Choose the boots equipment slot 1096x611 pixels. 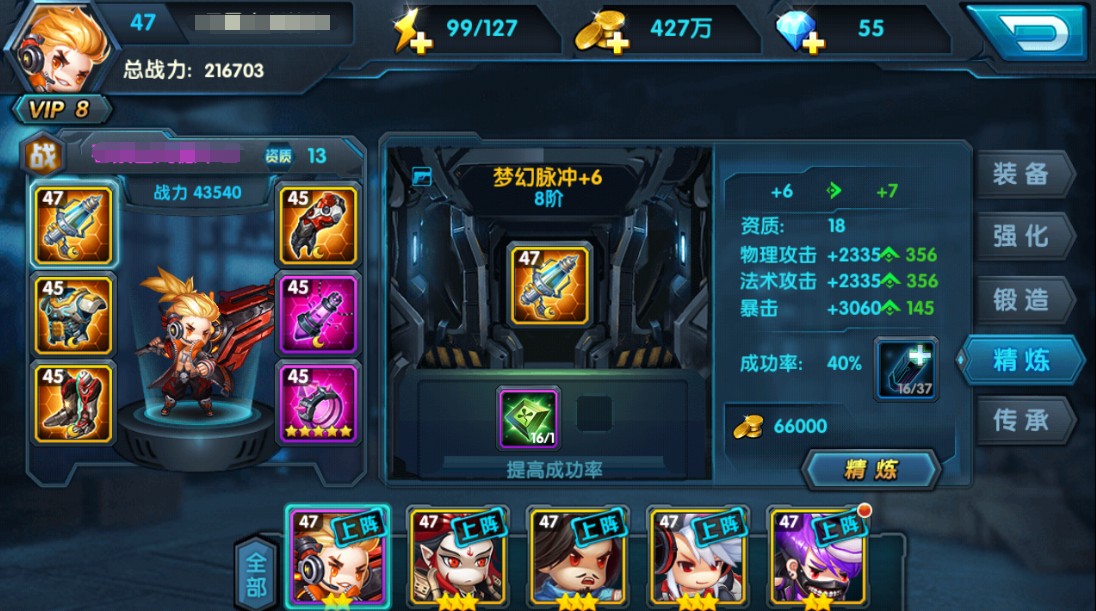tap(73, 402)
